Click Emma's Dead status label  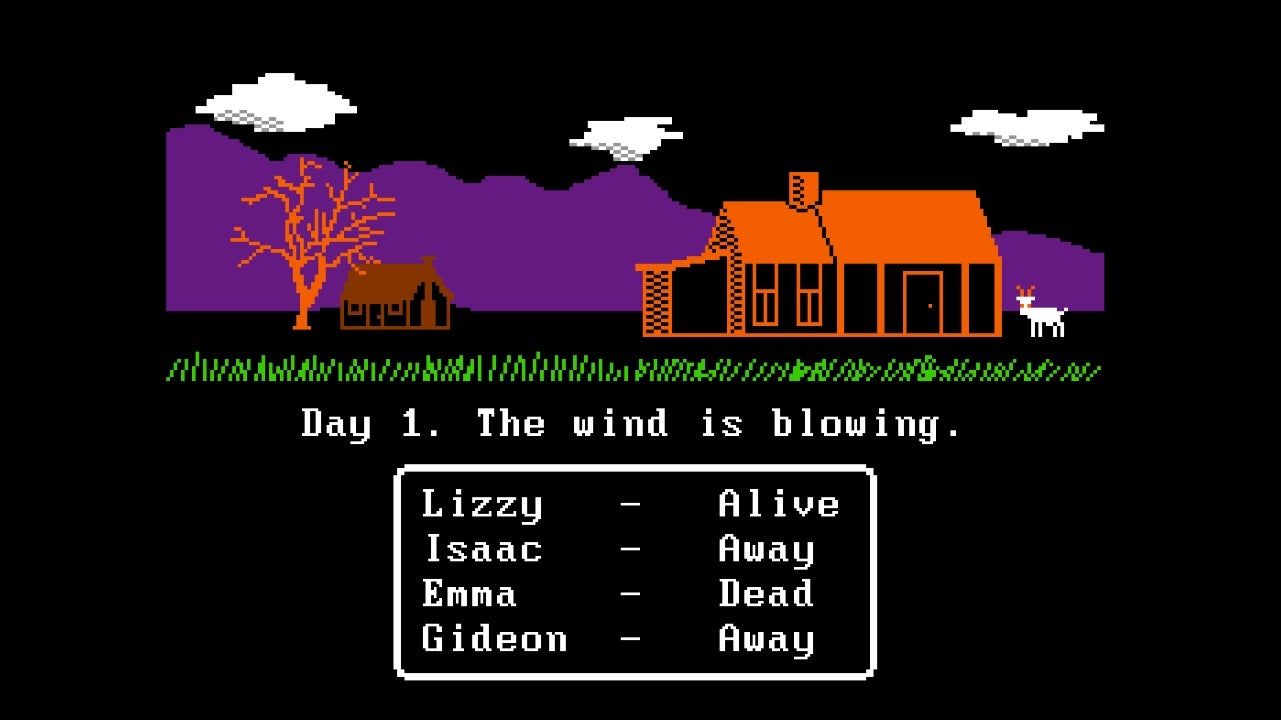pos(765,594)
